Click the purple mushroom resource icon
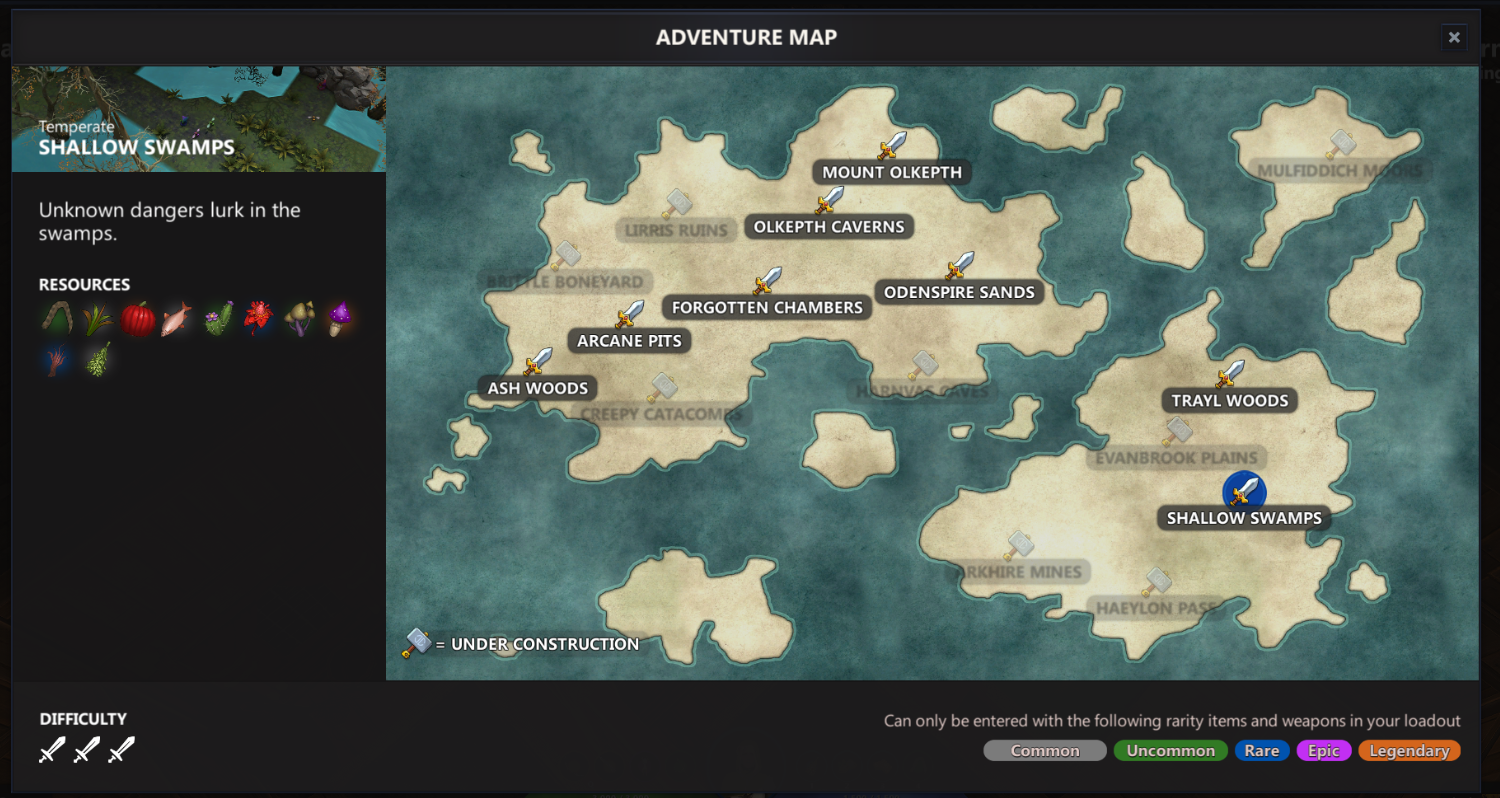This screenshot has height=798, width=1500. click(339, 319)
